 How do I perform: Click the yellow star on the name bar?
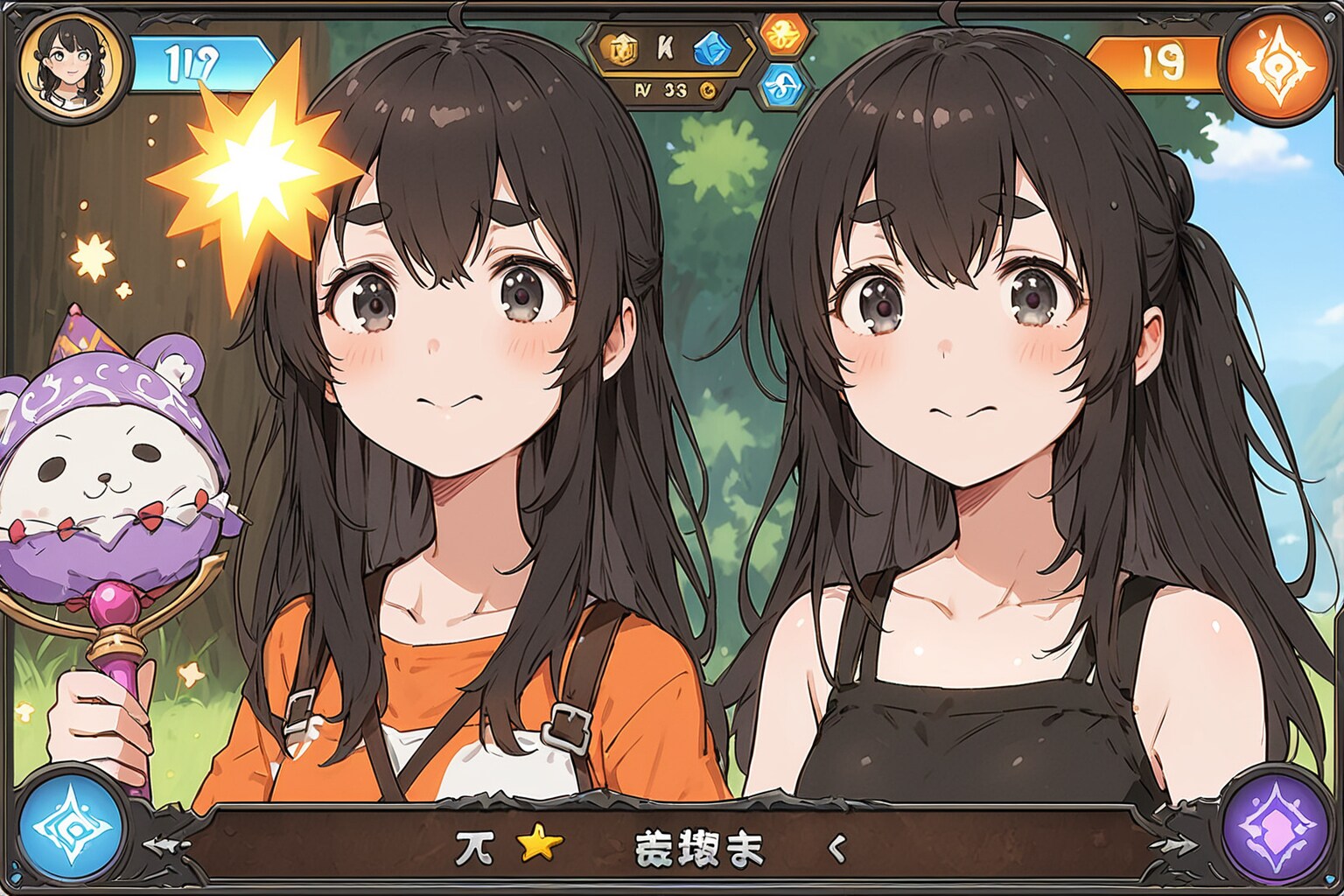point(539,845)
